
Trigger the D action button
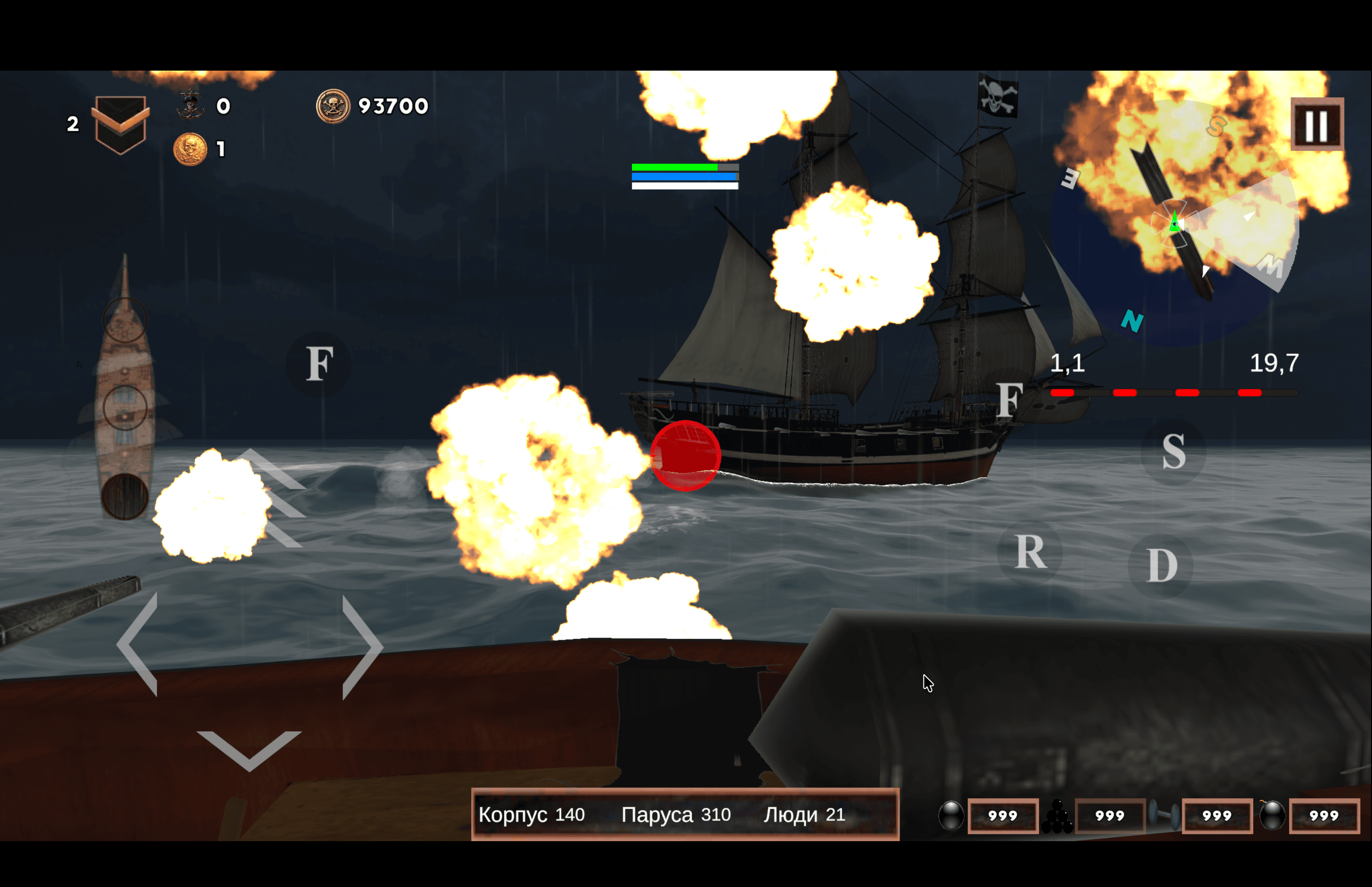pos(1161,565)
